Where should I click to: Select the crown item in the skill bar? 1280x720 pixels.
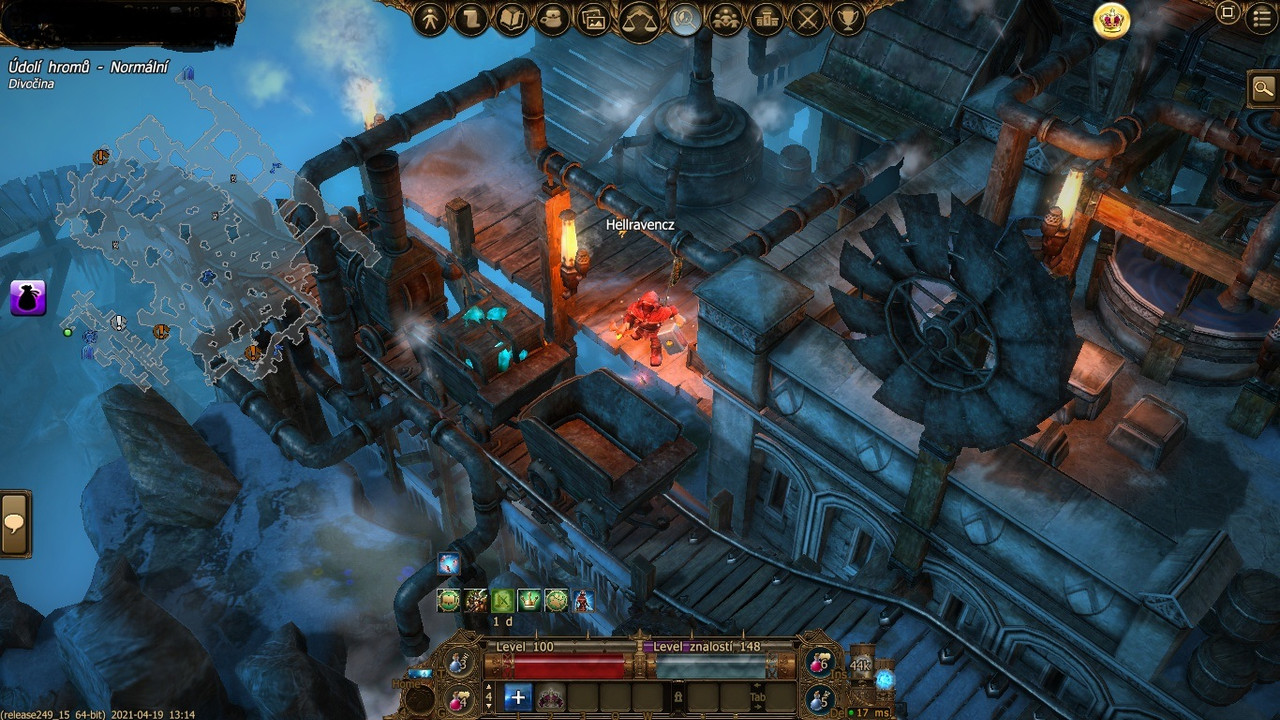tap(551, 697)
